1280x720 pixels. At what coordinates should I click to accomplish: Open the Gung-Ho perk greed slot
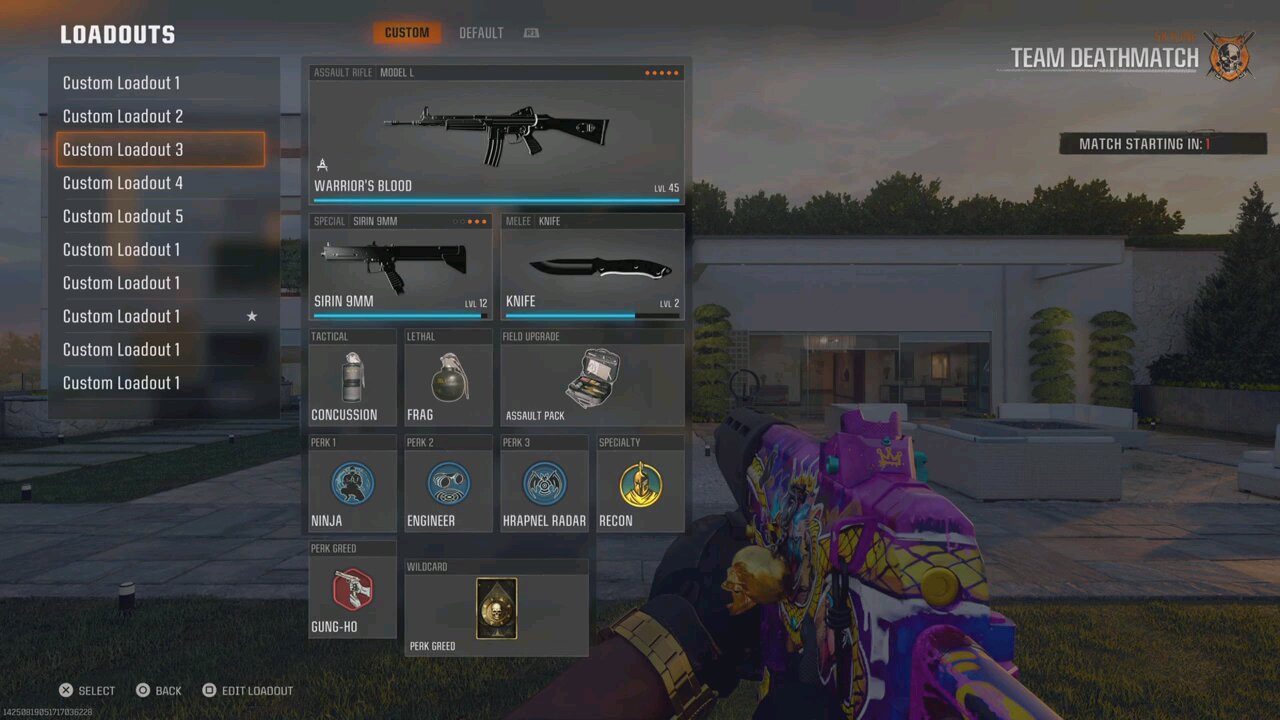coord(352,591)
